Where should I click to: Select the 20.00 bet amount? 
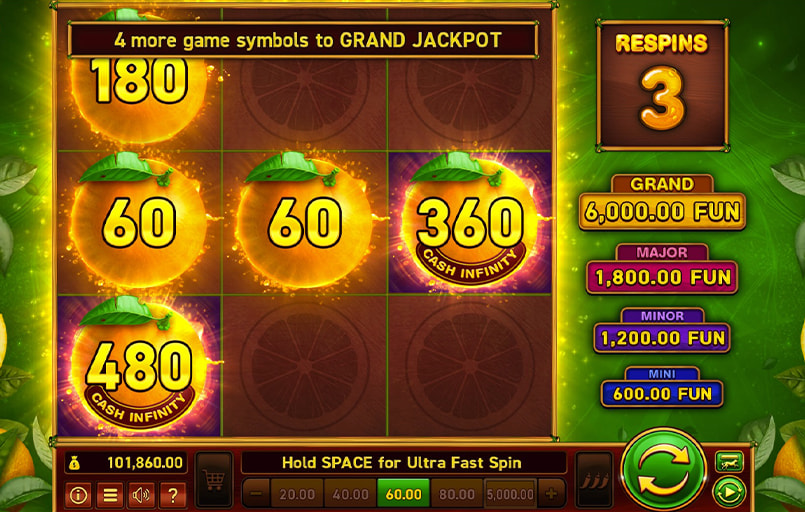297,494
